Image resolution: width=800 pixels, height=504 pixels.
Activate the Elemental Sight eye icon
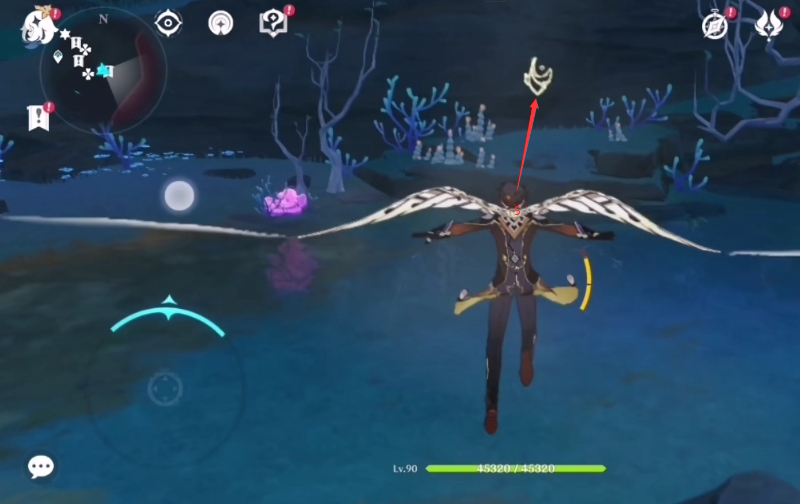tap(168, 23)
